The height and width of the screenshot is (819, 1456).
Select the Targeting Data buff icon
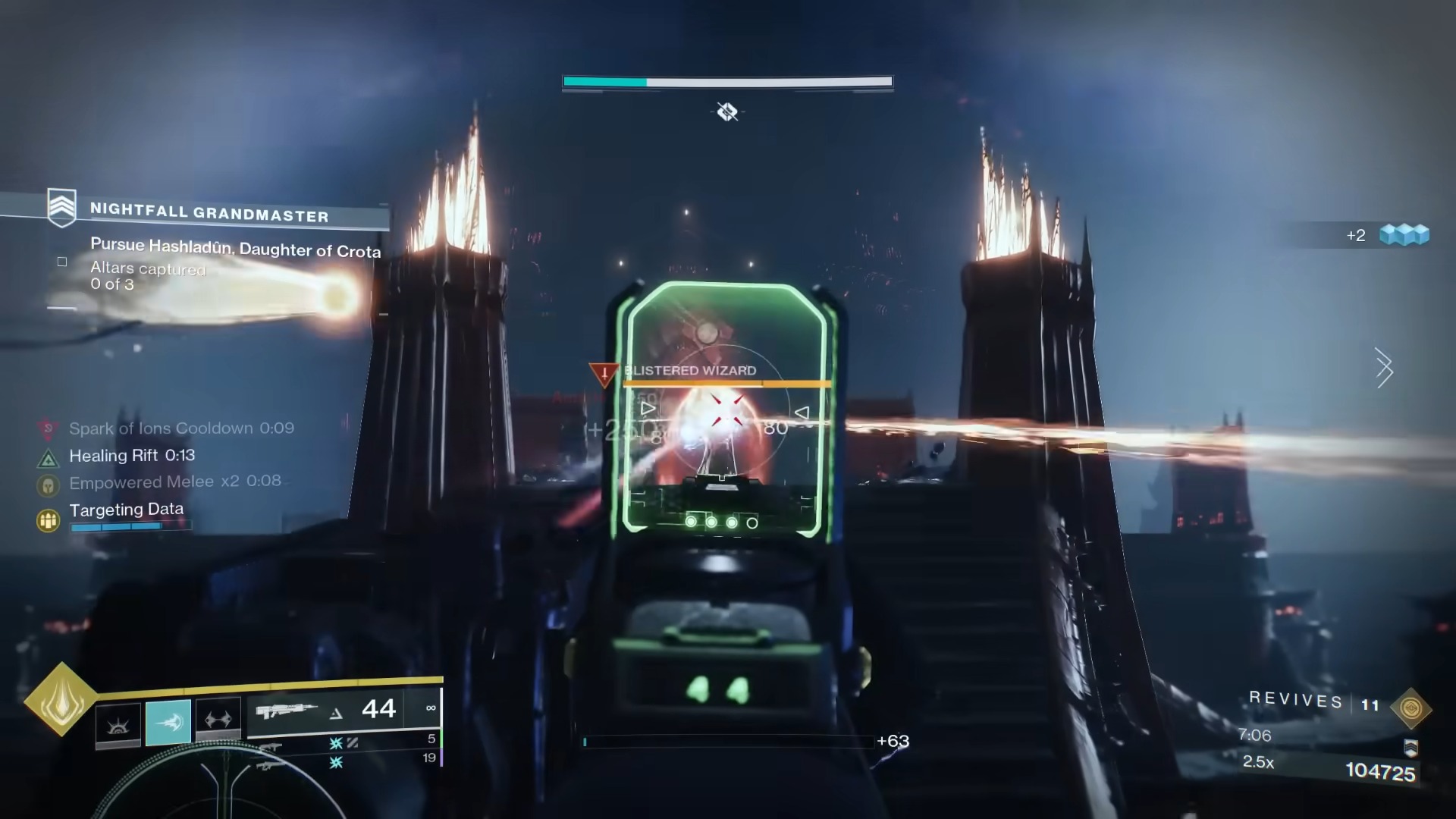click(49, 518)
